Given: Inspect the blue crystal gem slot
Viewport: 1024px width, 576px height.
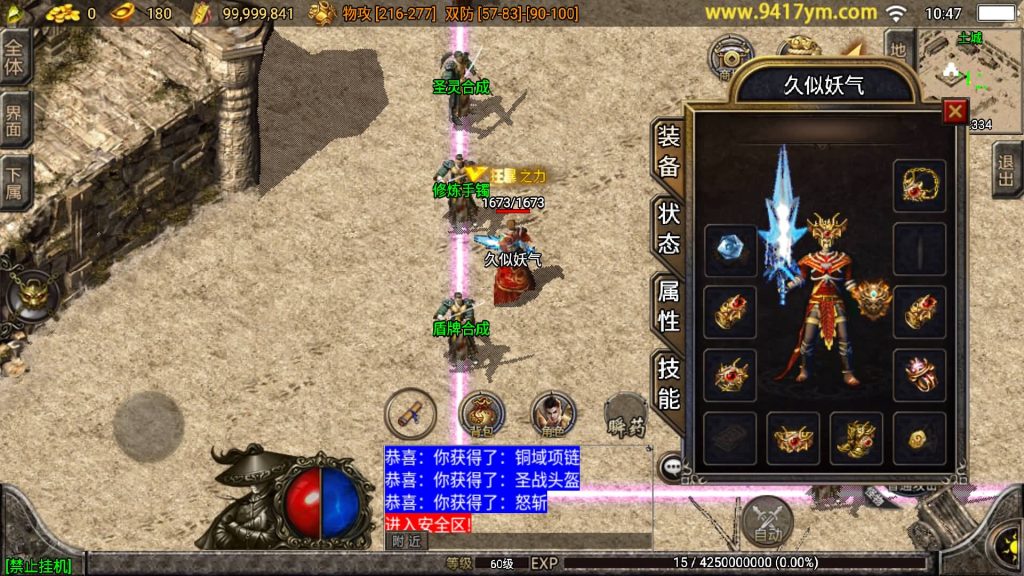Looking at the screenshot, I should coord(730,249).
